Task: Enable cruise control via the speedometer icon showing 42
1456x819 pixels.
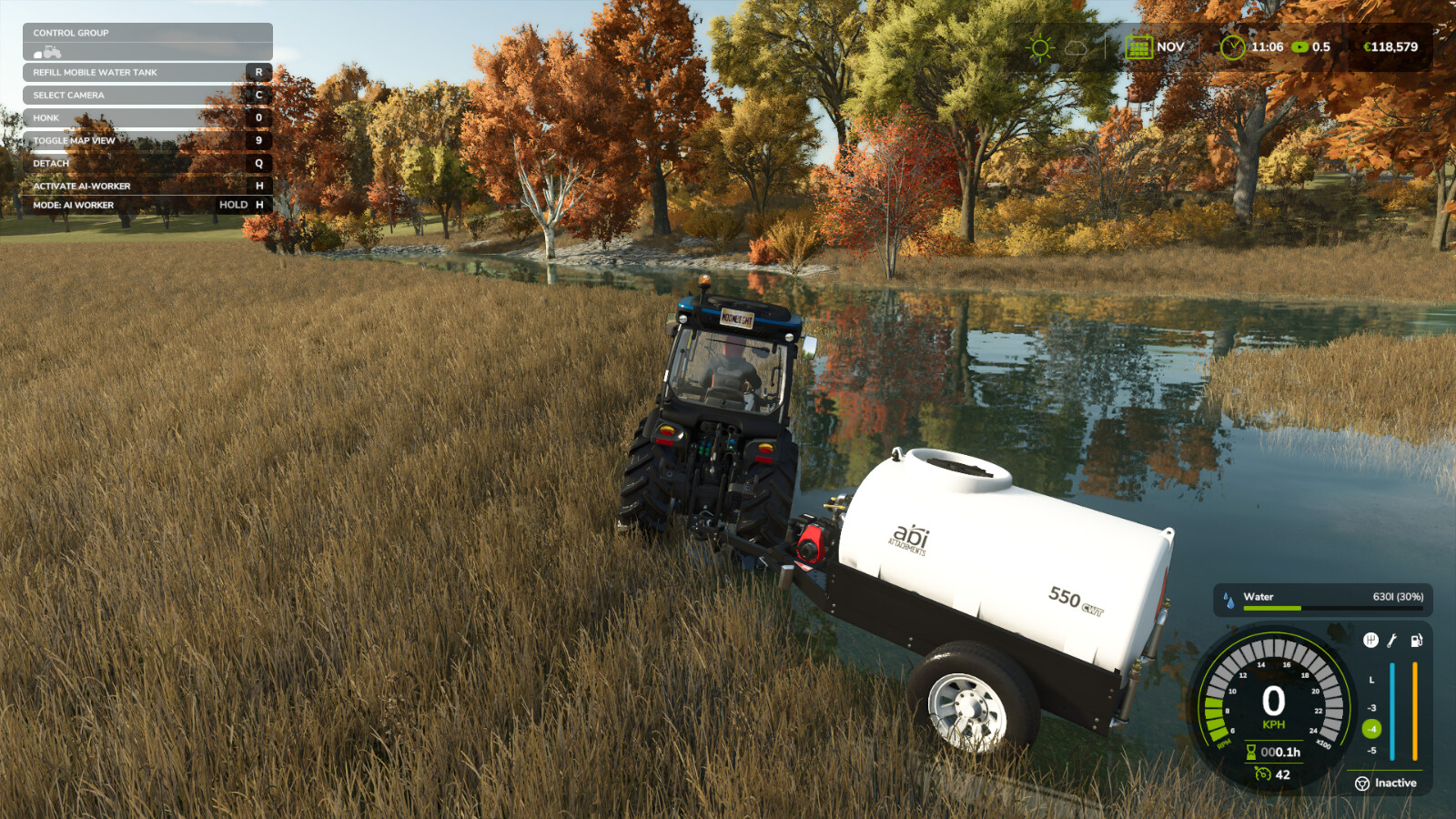Action: click(1262, 773)
